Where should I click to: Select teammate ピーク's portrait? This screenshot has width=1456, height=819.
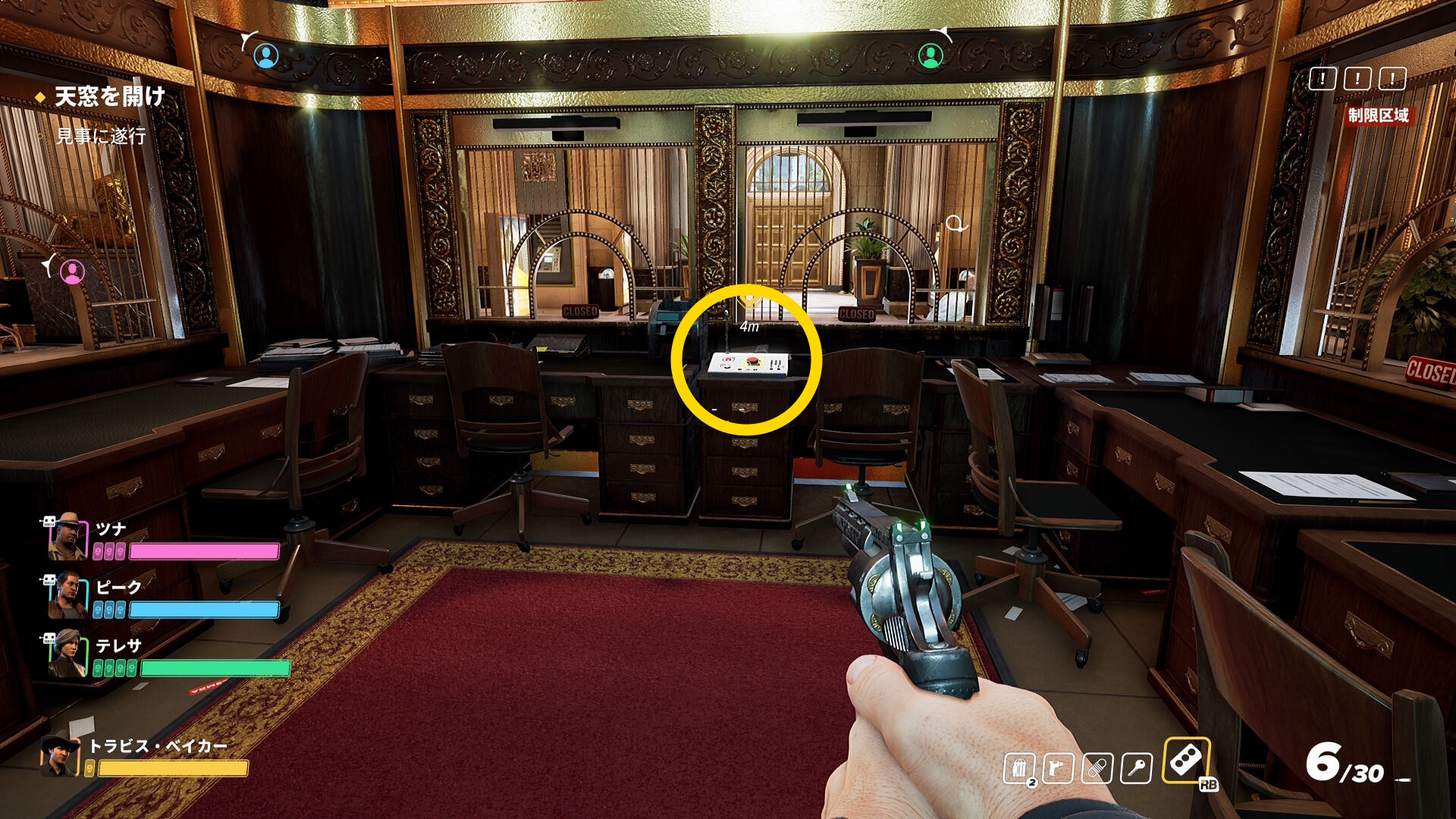point(67,596)
